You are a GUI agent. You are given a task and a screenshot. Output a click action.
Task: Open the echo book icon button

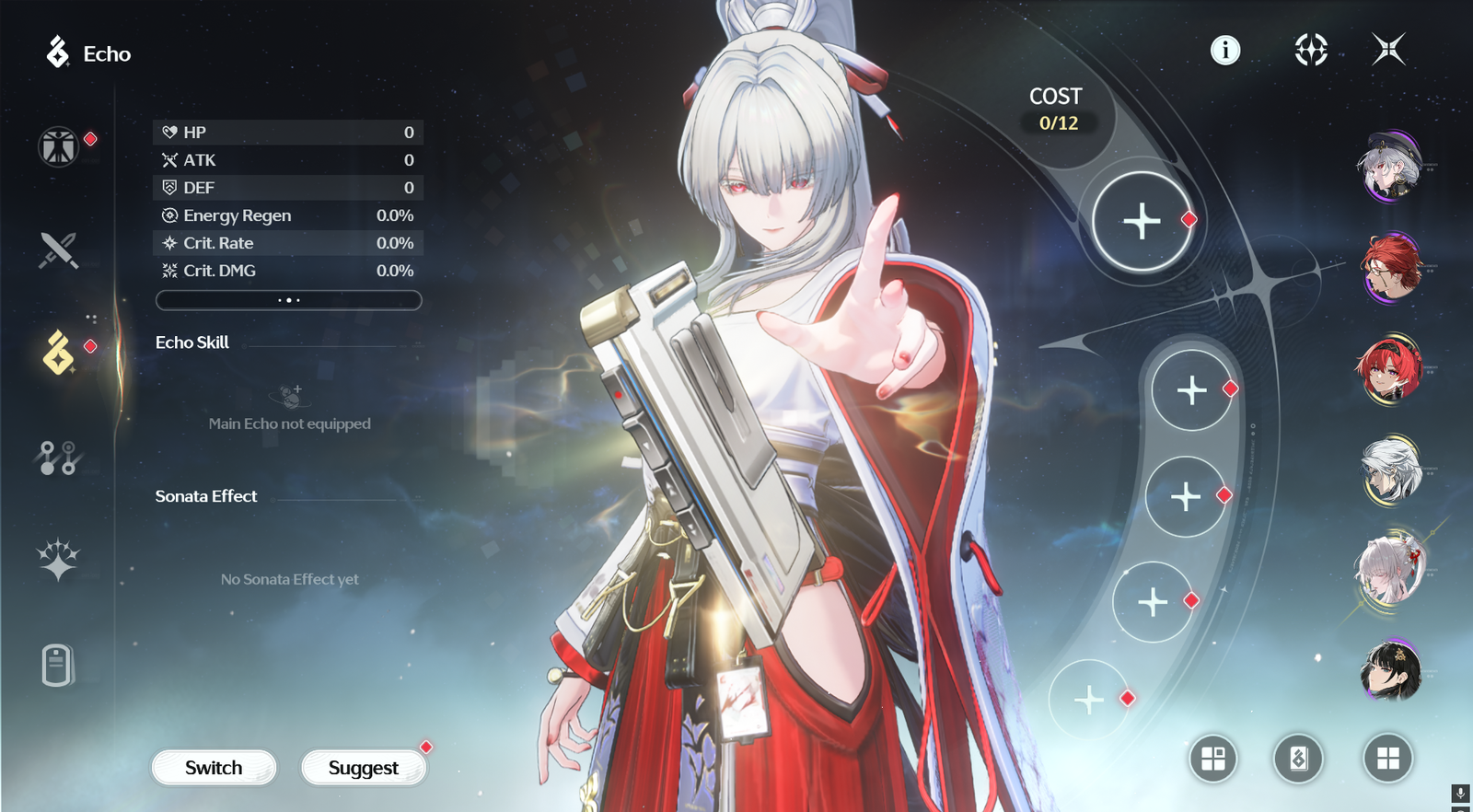coord(1298,759)
